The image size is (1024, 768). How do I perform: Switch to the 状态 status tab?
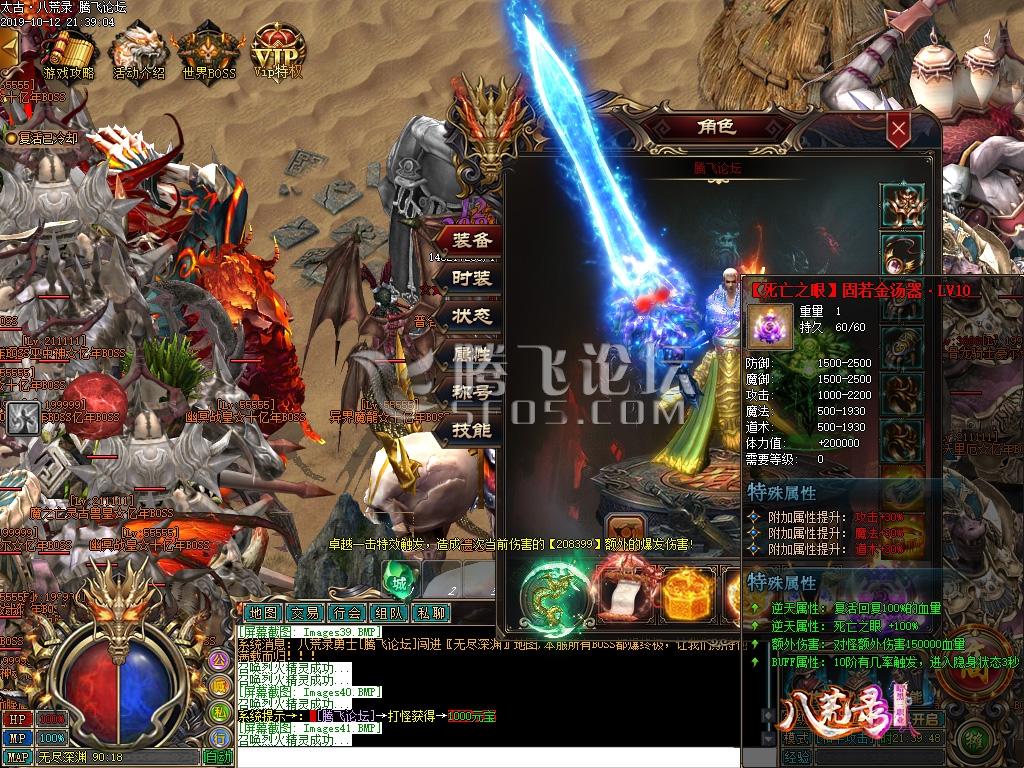[471, 316]
